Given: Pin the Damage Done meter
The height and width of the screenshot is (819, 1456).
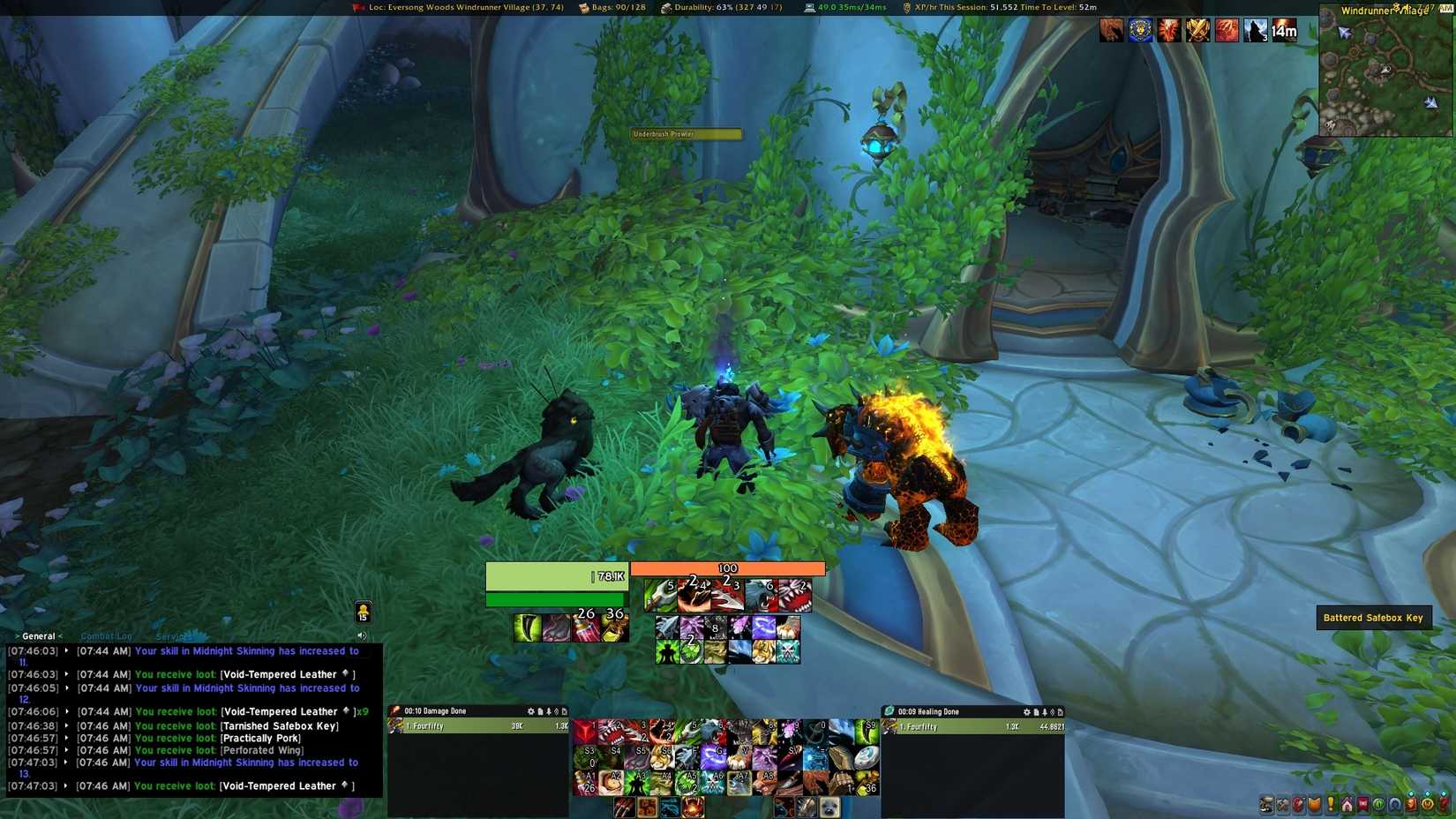Looking at the screenshot, I should [x=547, y=711].
